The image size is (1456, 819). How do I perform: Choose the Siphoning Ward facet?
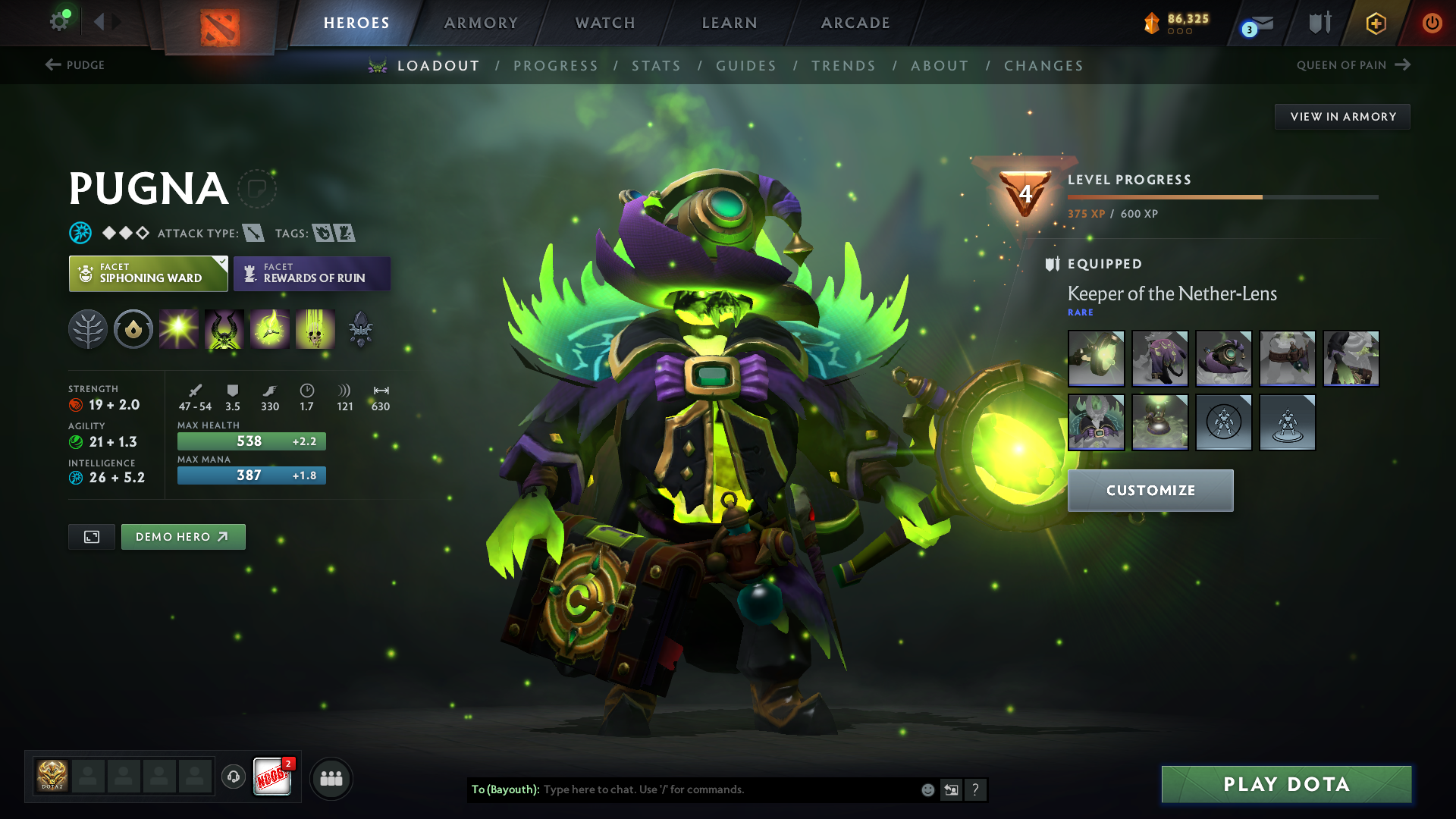pyautogui.click(x=149, y=274)
